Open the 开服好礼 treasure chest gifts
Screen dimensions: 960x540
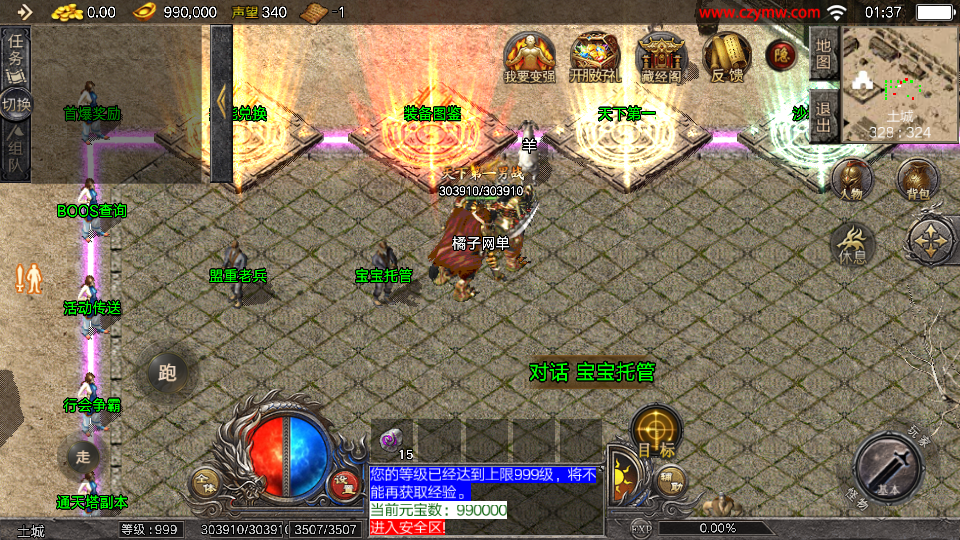click(594, 57)
